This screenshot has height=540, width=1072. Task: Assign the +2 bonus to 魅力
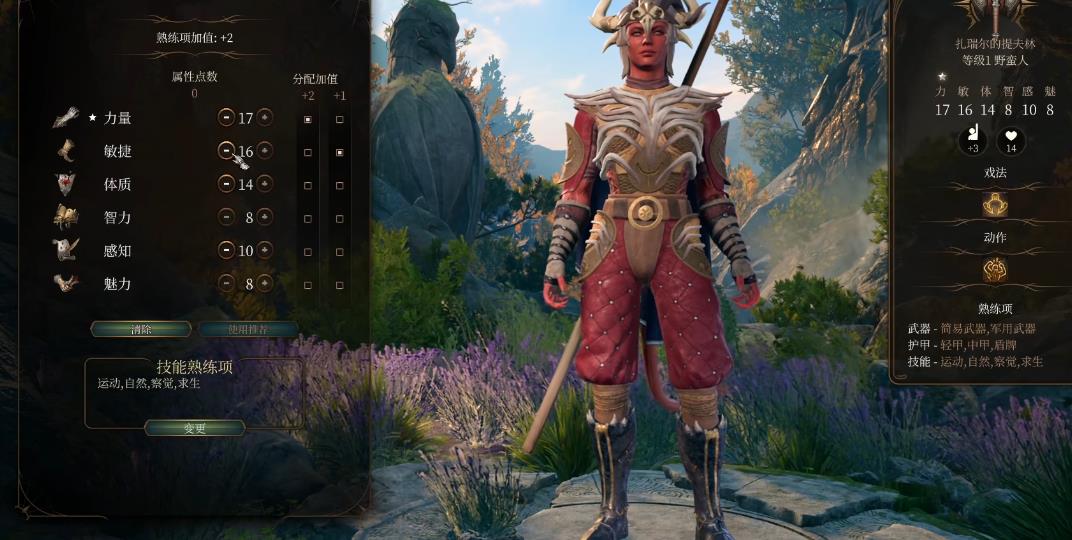click(x=308, y=284)
